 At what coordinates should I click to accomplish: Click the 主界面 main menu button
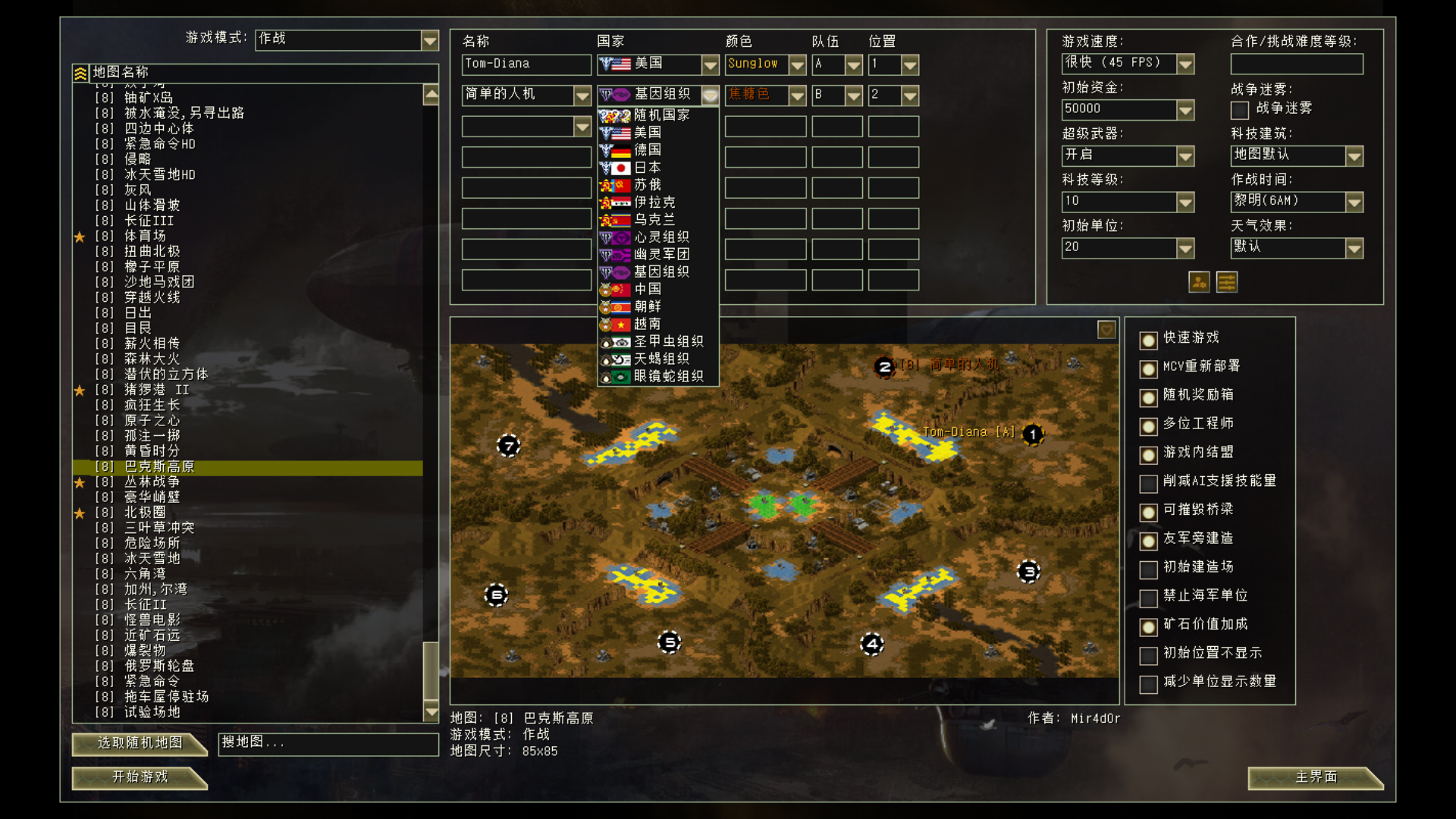(x=1316, y=778)
